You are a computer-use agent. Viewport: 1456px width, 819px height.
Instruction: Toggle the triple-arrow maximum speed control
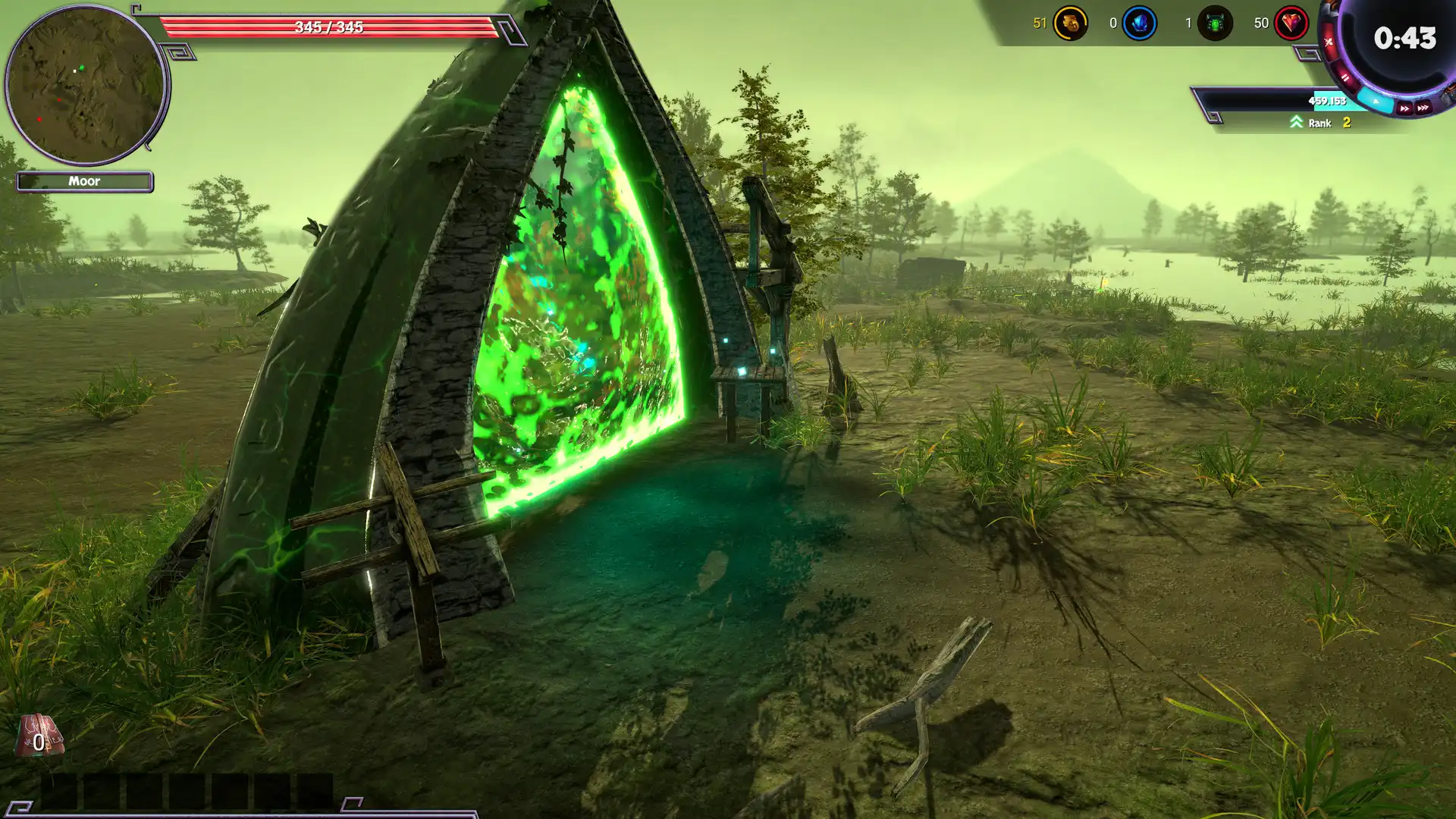[x=1423, y=107]
